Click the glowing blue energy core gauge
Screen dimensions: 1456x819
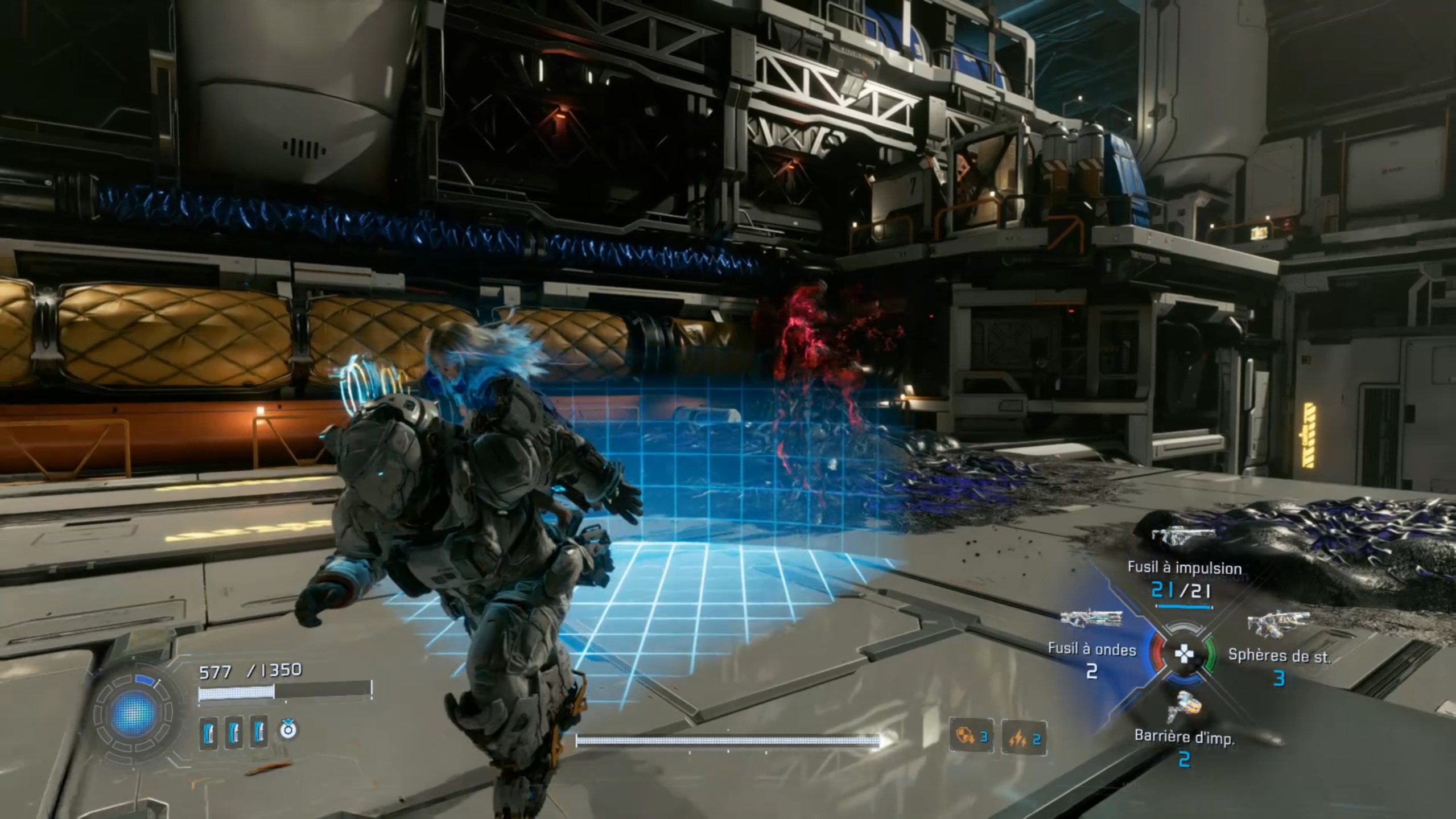134,714
